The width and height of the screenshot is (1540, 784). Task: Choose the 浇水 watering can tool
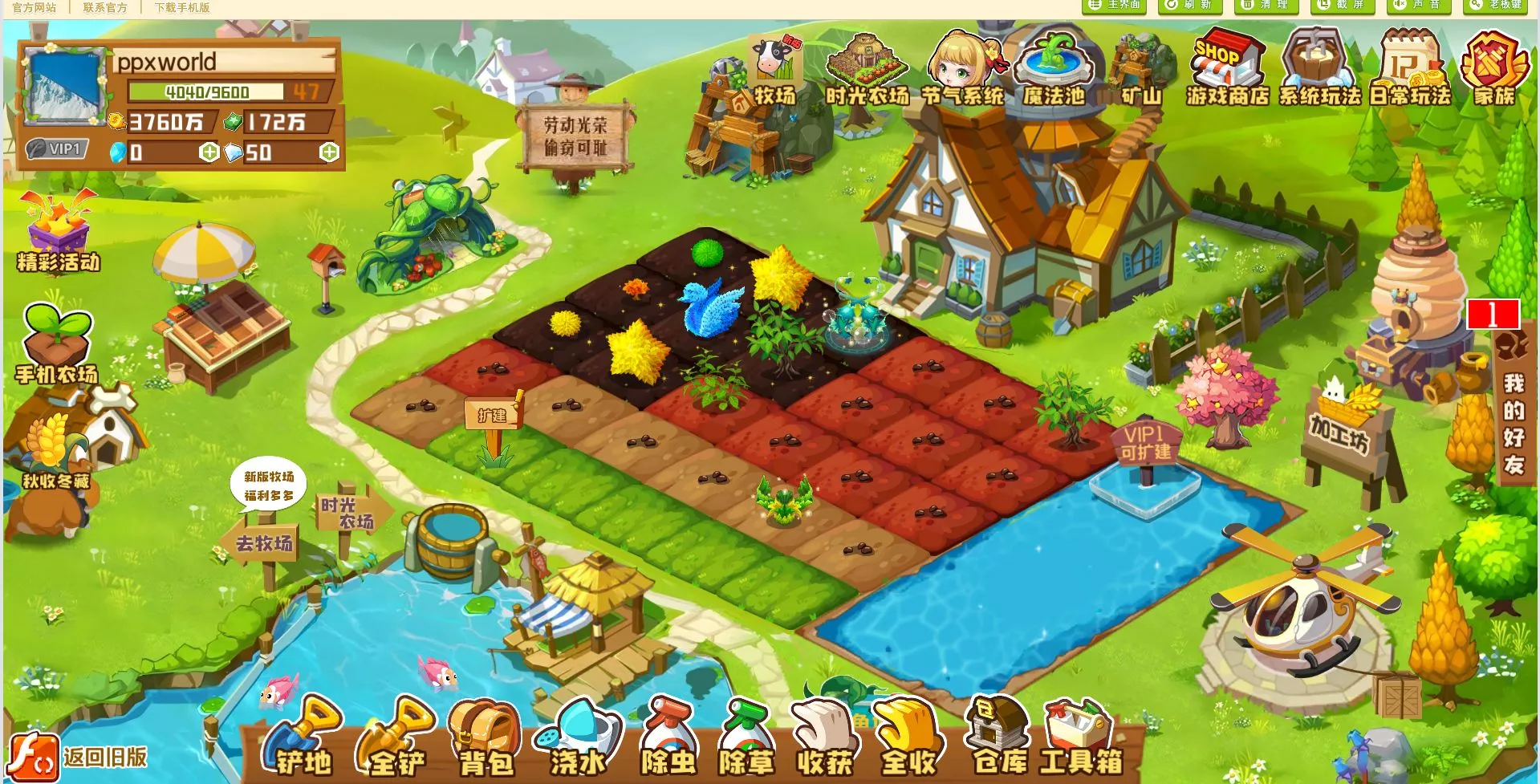(576, 738)
